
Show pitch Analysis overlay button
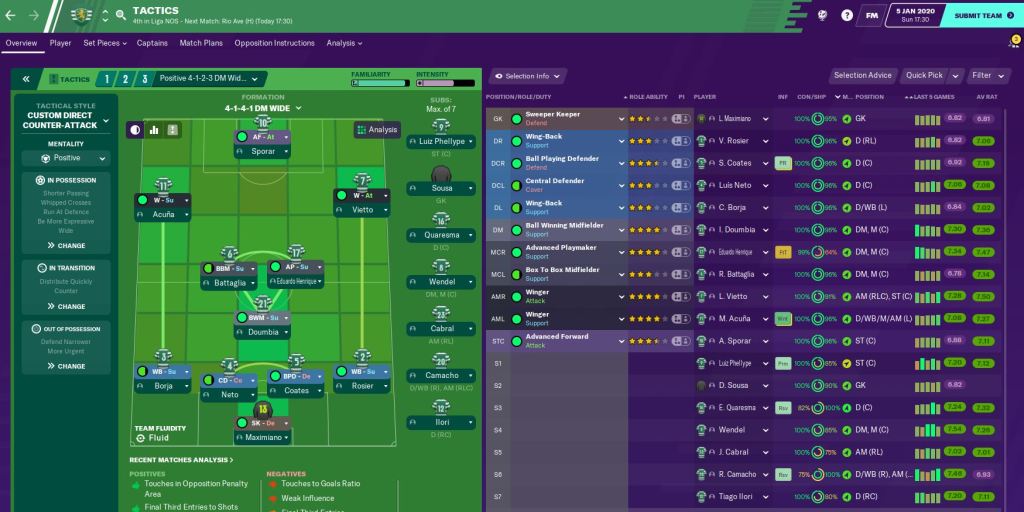pos(377,129)
